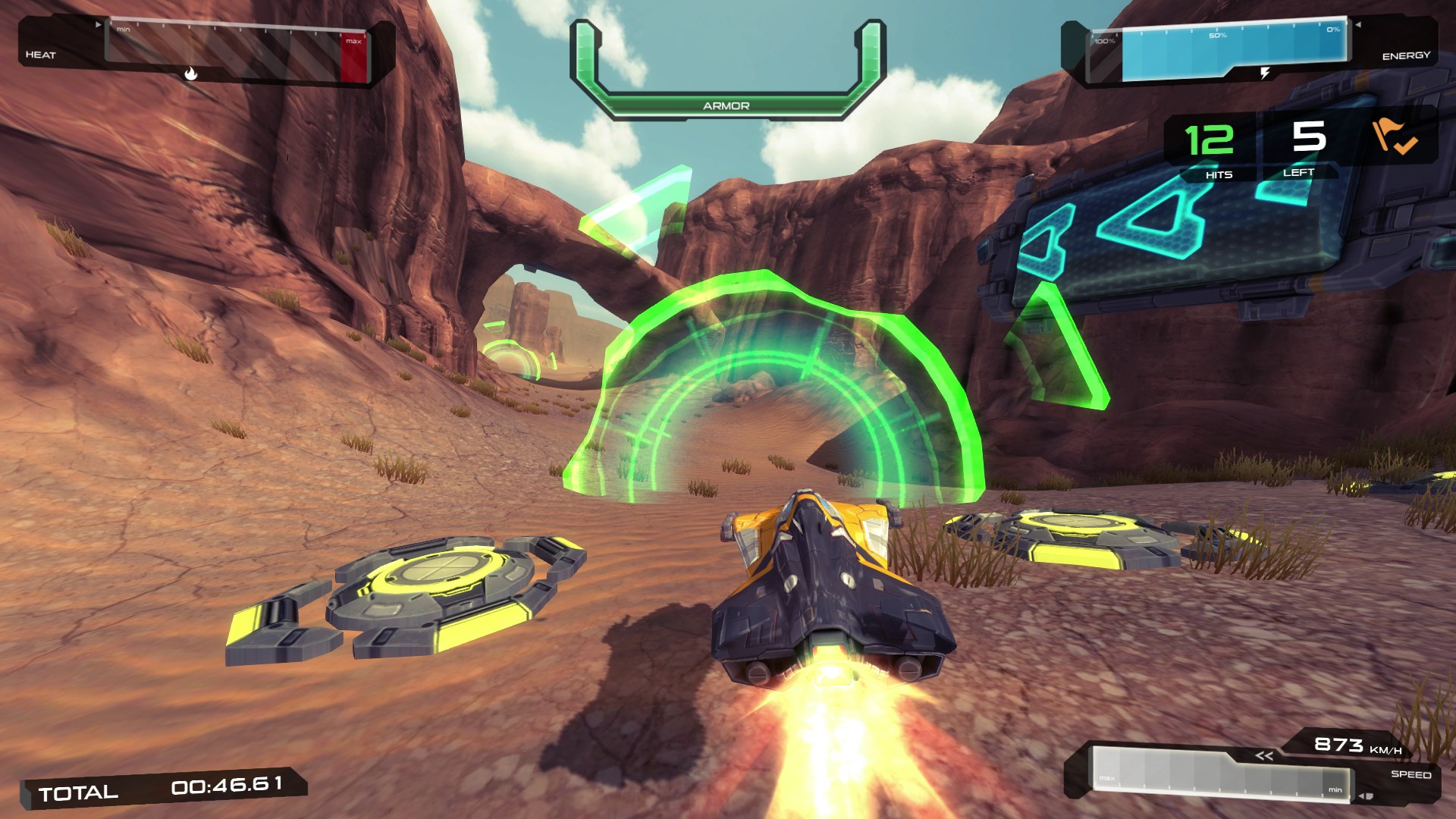Toggle the arrow marker next to the ENERGY bar
This screenshot has height=819, width=1456.
coord(1358,24)
